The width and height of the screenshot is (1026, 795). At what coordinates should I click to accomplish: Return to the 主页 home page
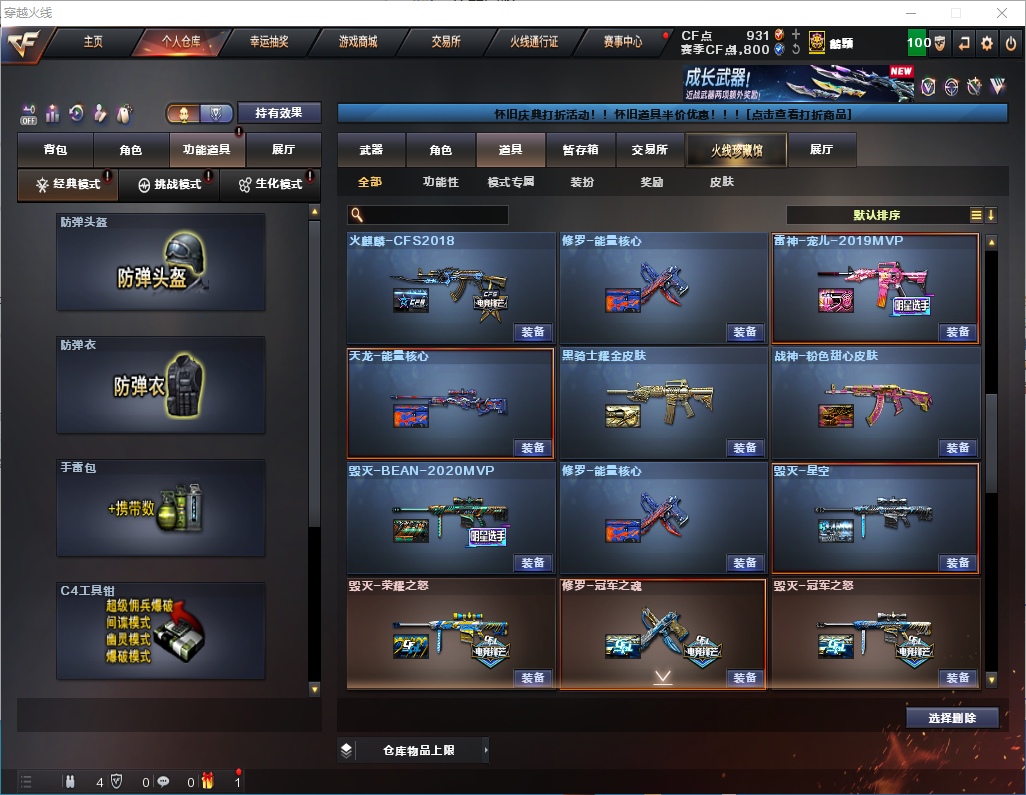click(93, 42)
